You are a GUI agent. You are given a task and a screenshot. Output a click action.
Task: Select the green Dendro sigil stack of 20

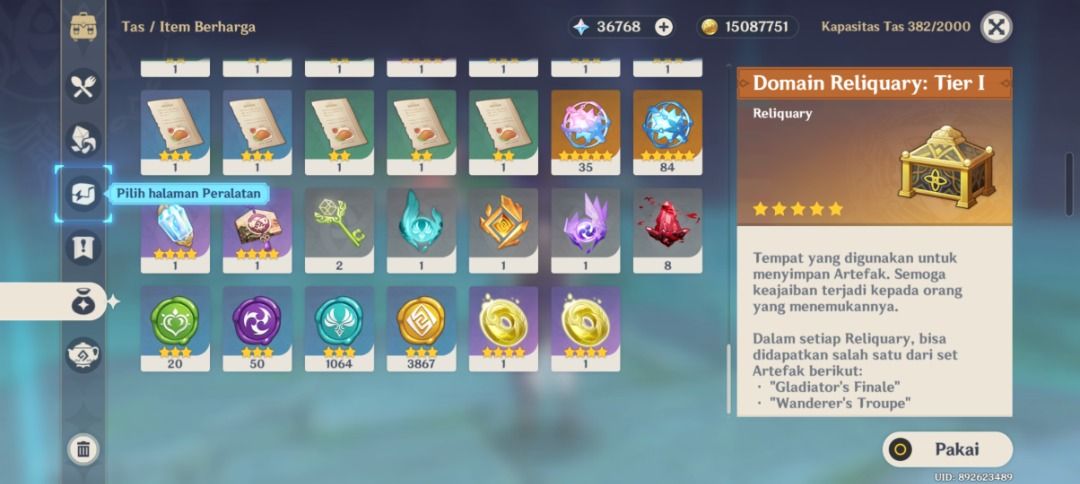click(x=175, y=324)
